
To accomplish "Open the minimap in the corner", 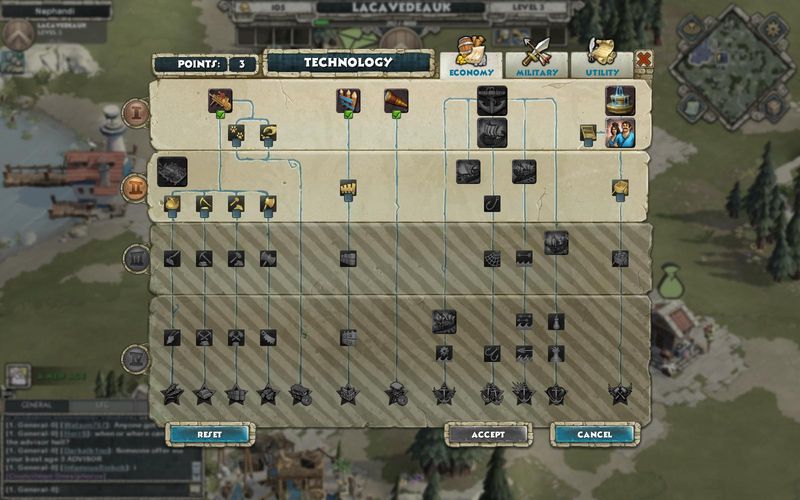I will tap(735, 67).
